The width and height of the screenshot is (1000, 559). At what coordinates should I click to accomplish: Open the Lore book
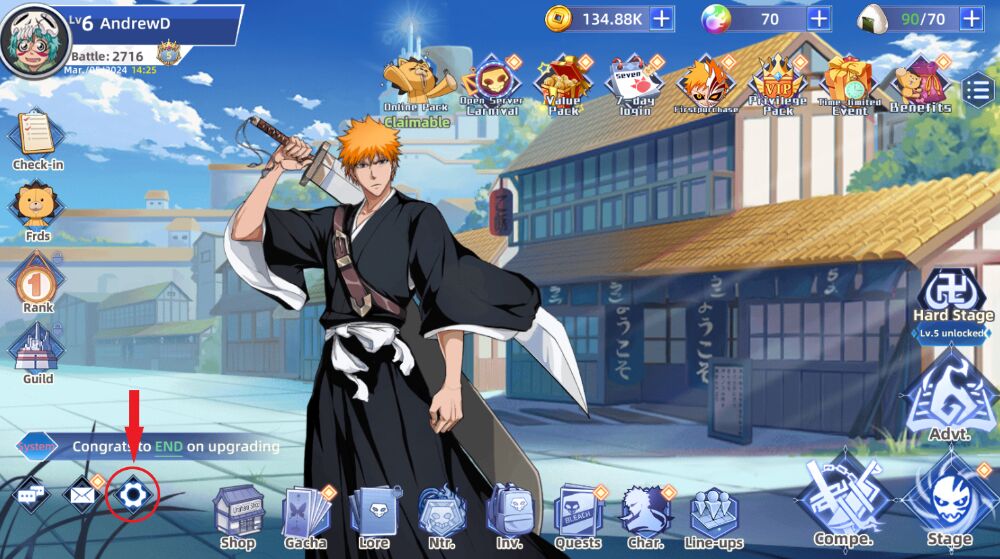pyautogui.click(x=374, y=513)
